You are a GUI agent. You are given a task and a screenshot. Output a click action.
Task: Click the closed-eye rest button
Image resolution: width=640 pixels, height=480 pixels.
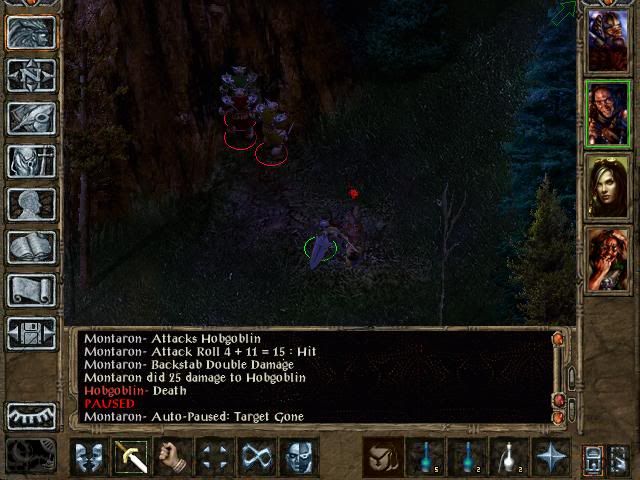[31, 415]
